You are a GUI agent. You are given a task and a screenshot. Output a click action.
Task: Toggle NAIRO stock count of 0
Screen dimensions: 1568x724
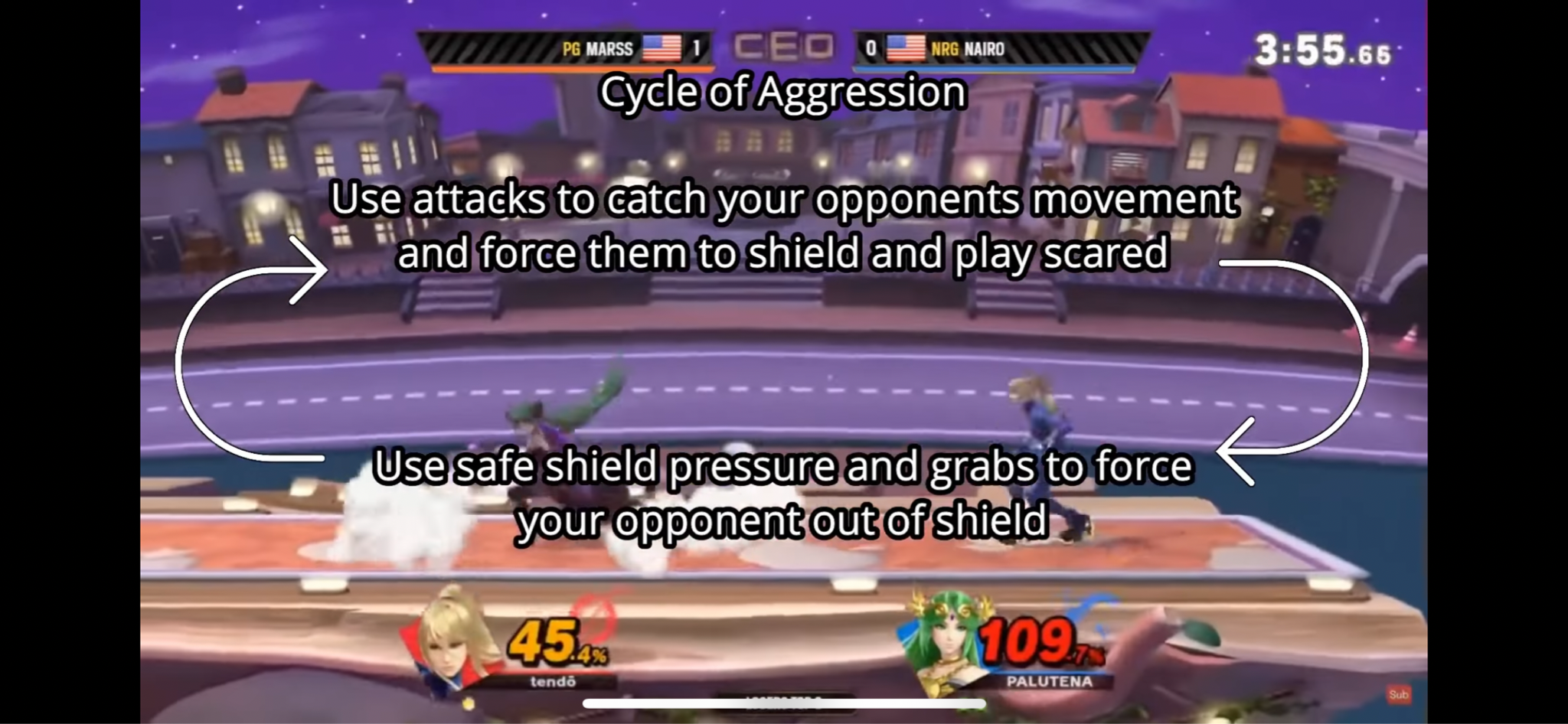tap(869, 48)
